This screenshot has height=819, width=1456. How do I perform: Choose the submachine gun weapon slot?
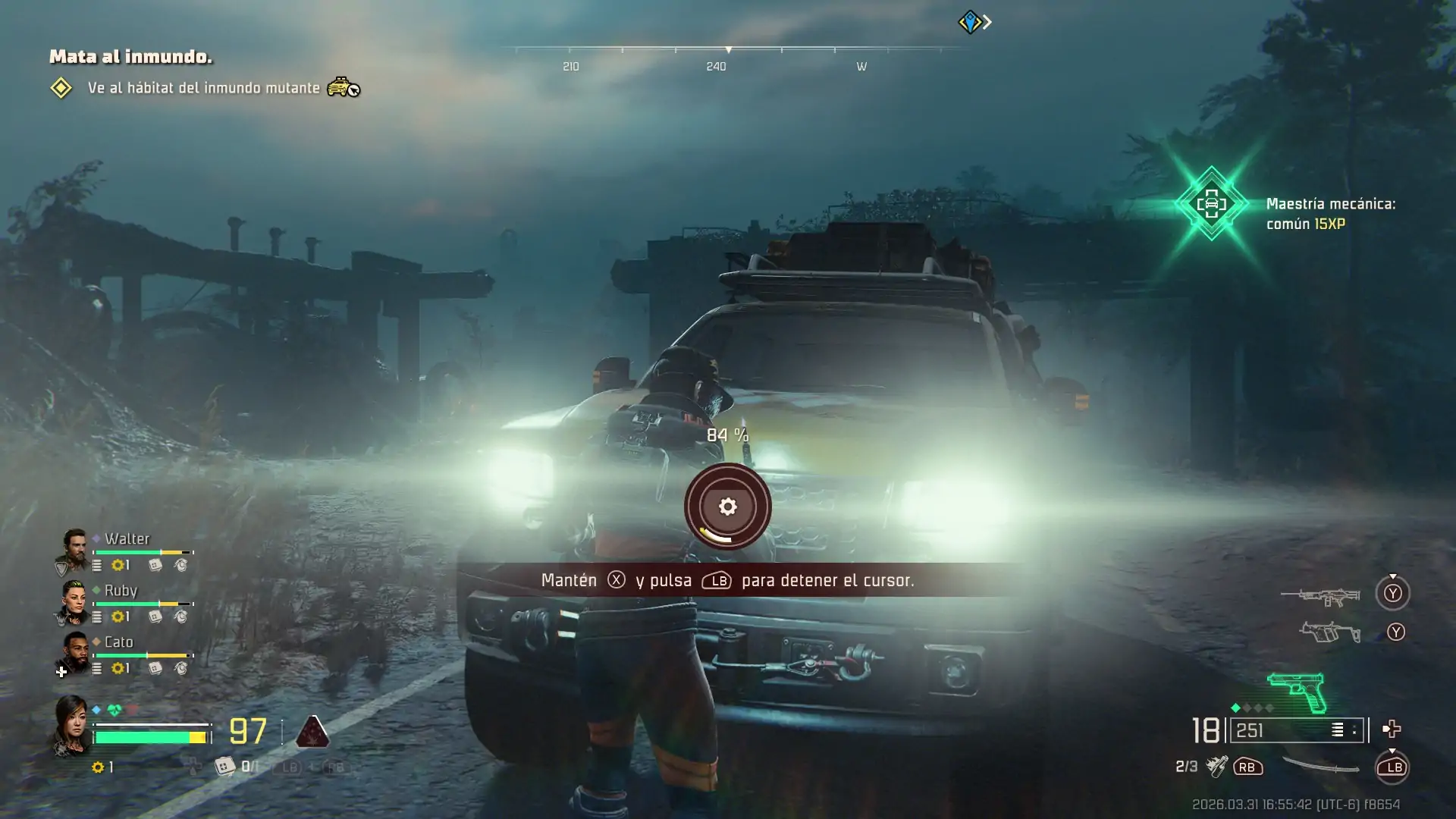tap(1329, 632)
